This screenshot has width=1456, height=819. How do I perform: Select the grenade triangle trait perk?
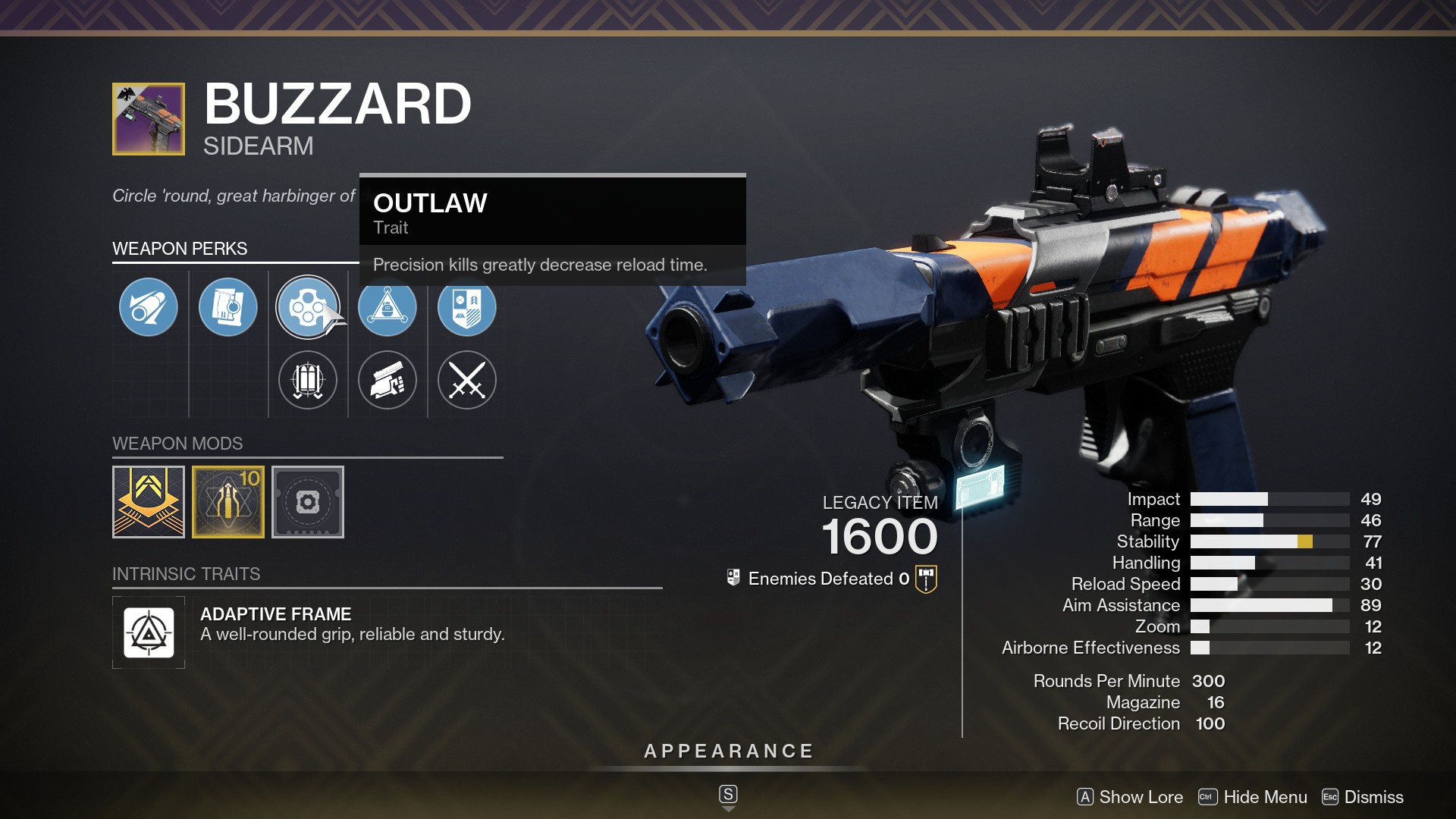click(388, 307)
